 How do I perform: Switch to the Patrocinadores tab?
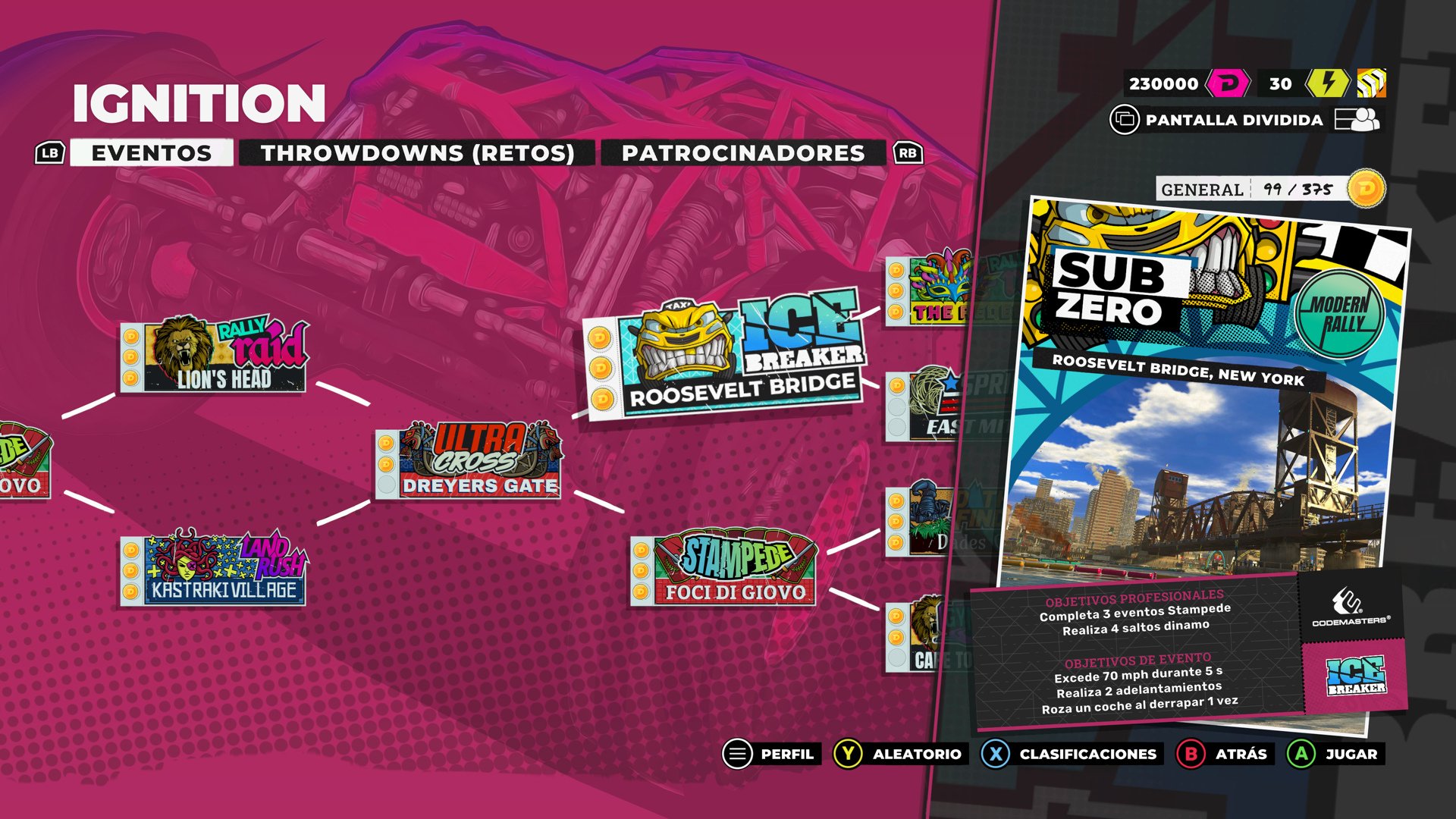pyautogui.click(x=742, y=153)
